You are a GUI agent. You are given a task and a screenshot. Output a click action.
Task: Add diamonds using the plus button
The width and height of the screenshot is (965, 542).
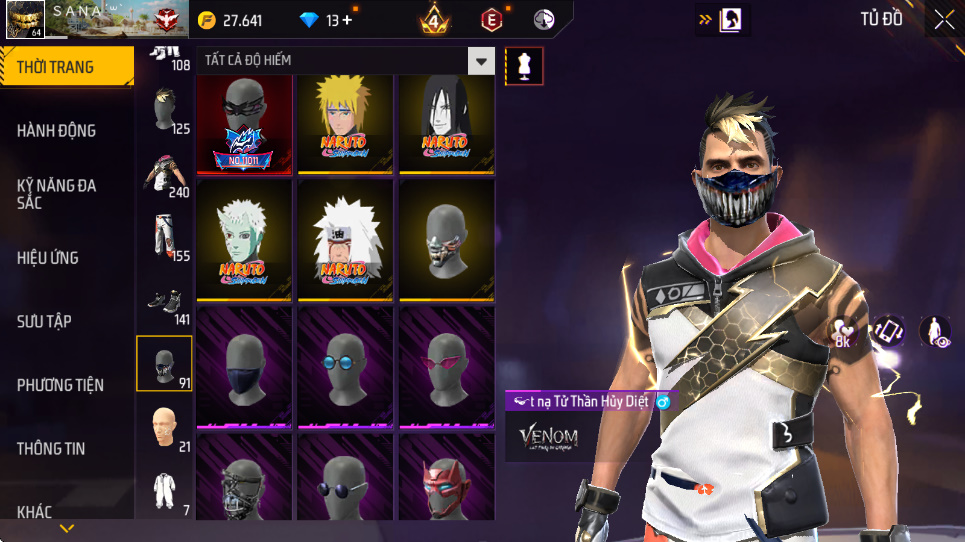347,20
